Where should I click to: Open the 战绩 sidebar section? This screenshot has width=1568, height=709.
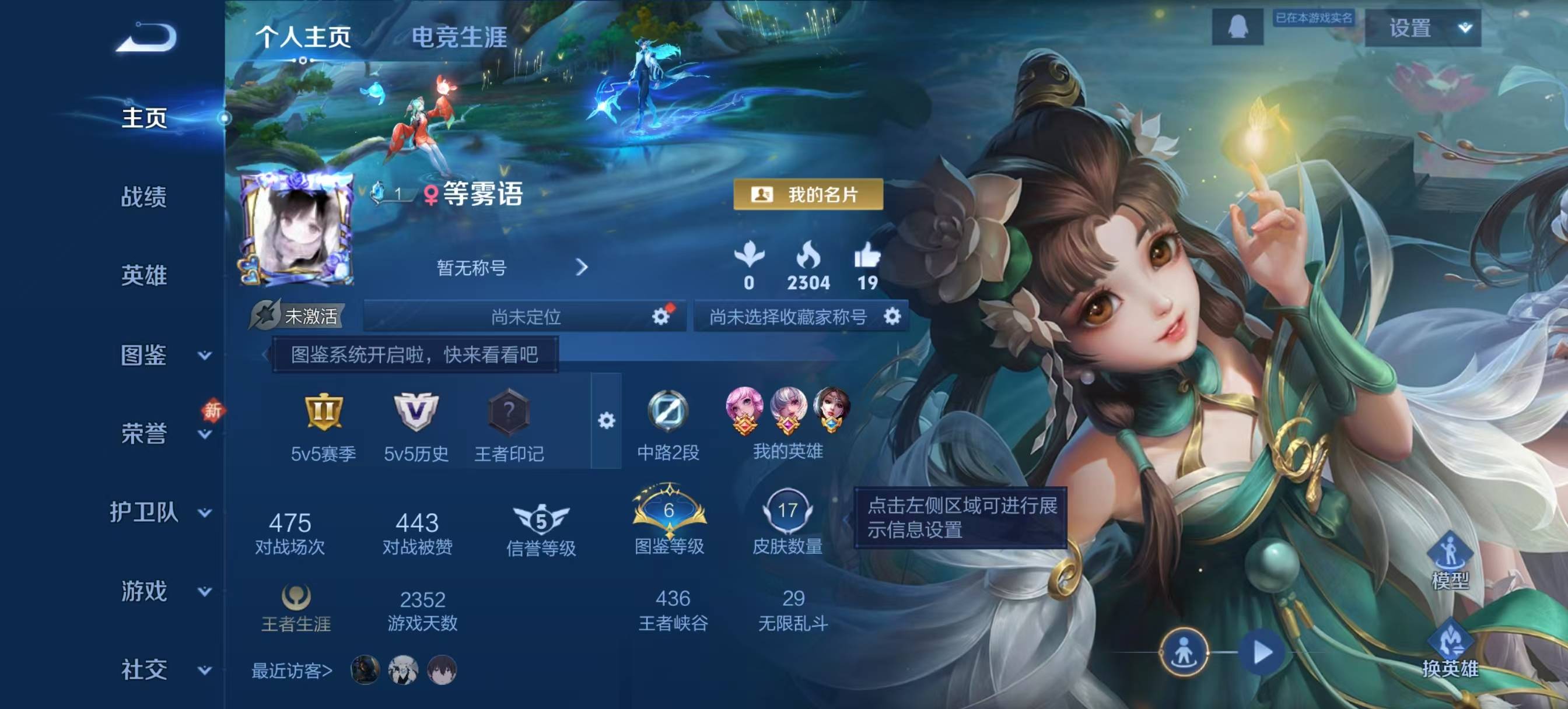click(143, 196)
